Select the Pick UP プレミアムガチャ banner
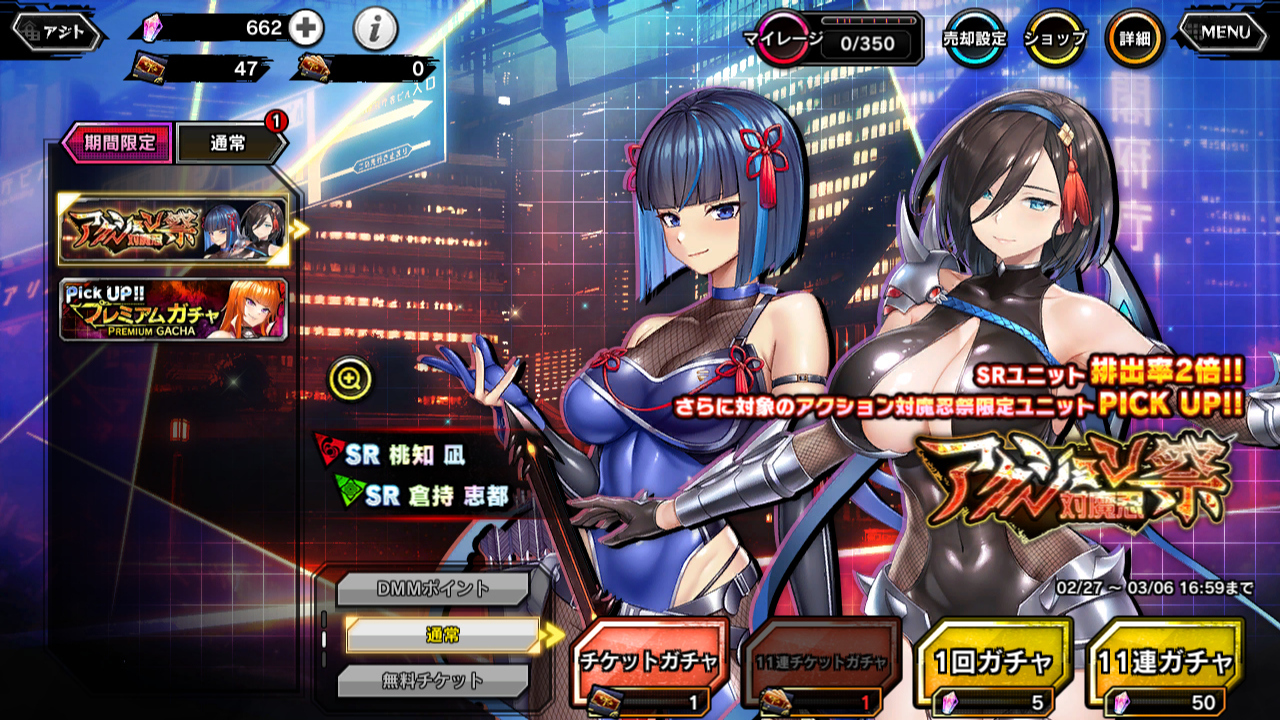Viewport: 1280px width, 720px height. [x=174, y=310]
